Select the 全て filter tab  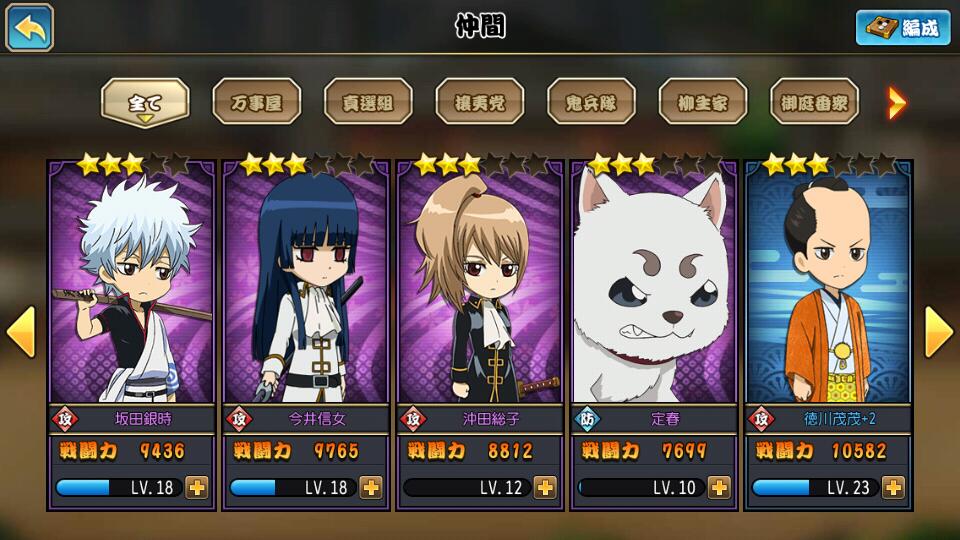(x=145, y=102)
